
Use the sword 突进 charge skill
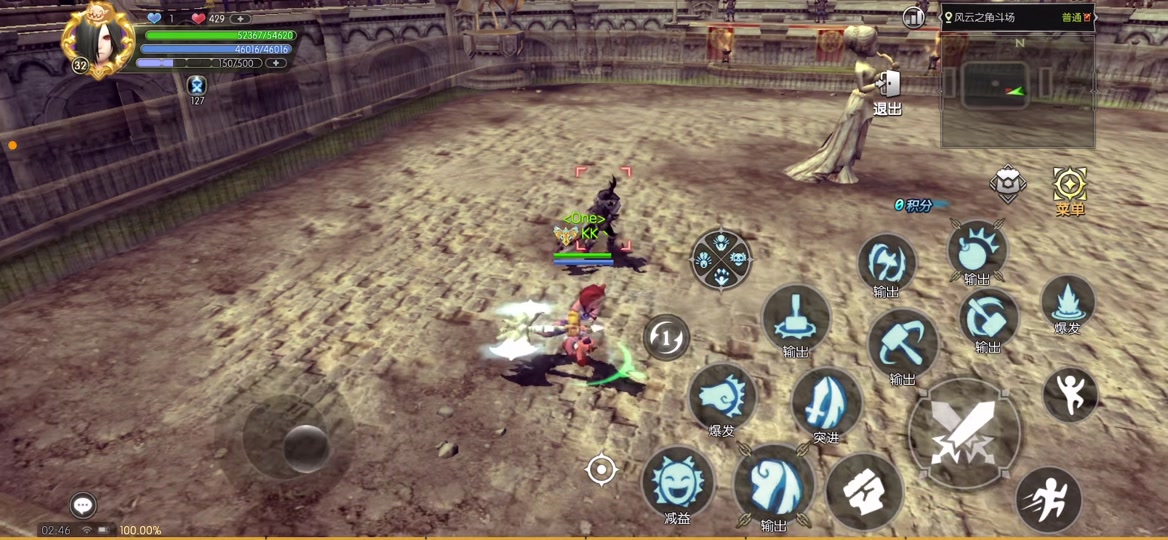pos(826,402)
